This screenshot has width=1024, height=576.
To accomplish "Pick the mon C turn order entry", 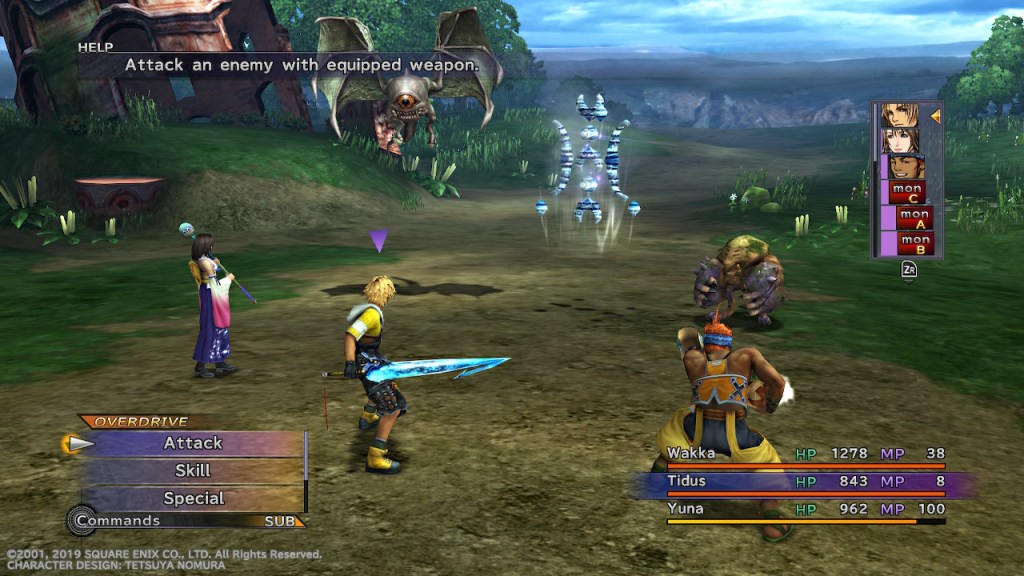I will pos(907,191).
